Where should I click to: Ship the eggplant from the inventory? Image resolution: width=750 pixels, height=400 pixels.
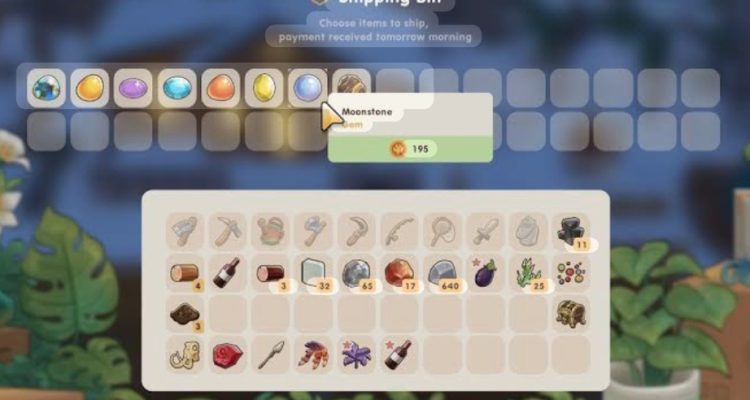click(x=485, y=274)
